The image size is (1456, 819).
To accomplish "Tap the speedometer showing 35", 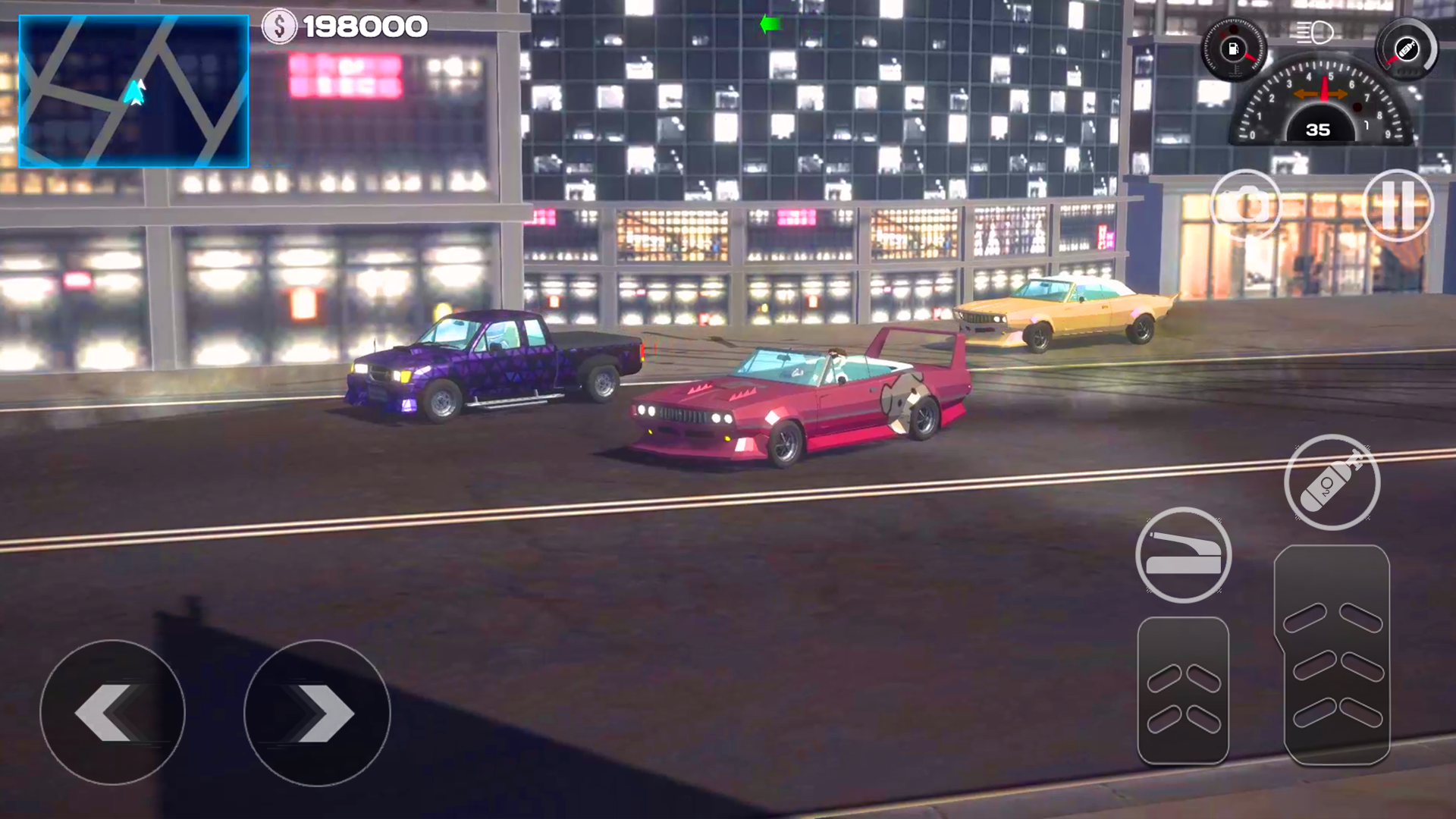I will [x=1318, y=129].
